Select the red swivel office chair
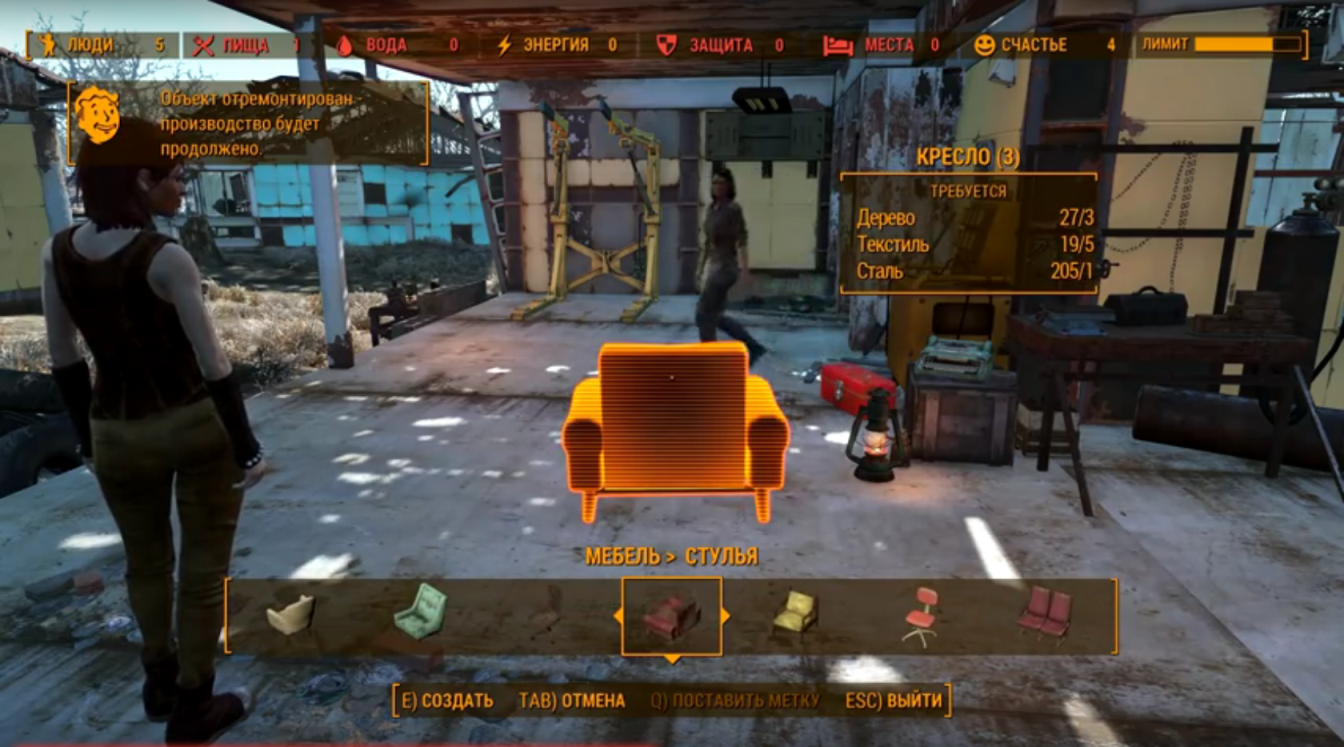 920,614
